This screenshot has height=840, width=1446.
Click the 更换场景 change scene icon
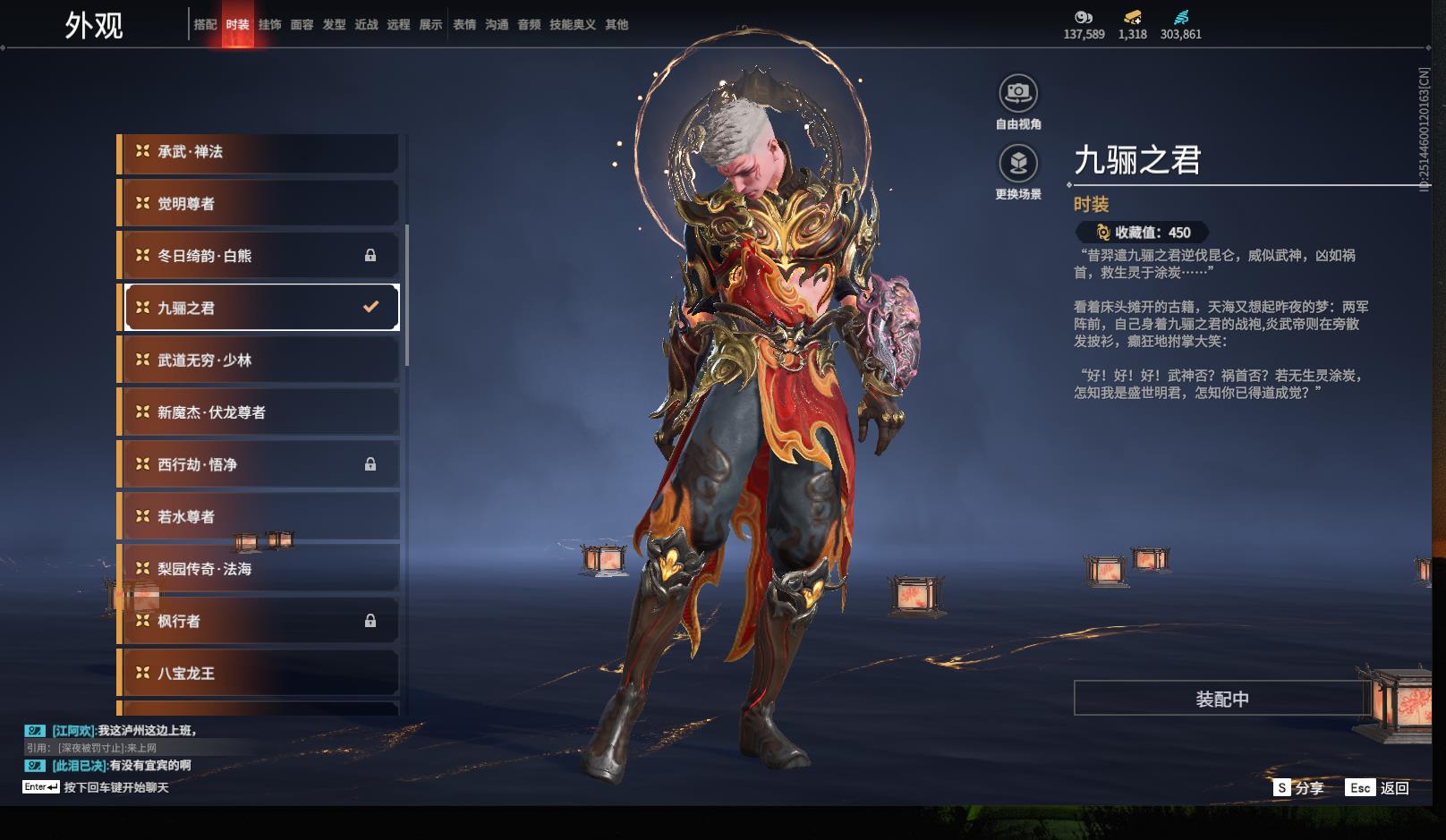click(1018, 164)
